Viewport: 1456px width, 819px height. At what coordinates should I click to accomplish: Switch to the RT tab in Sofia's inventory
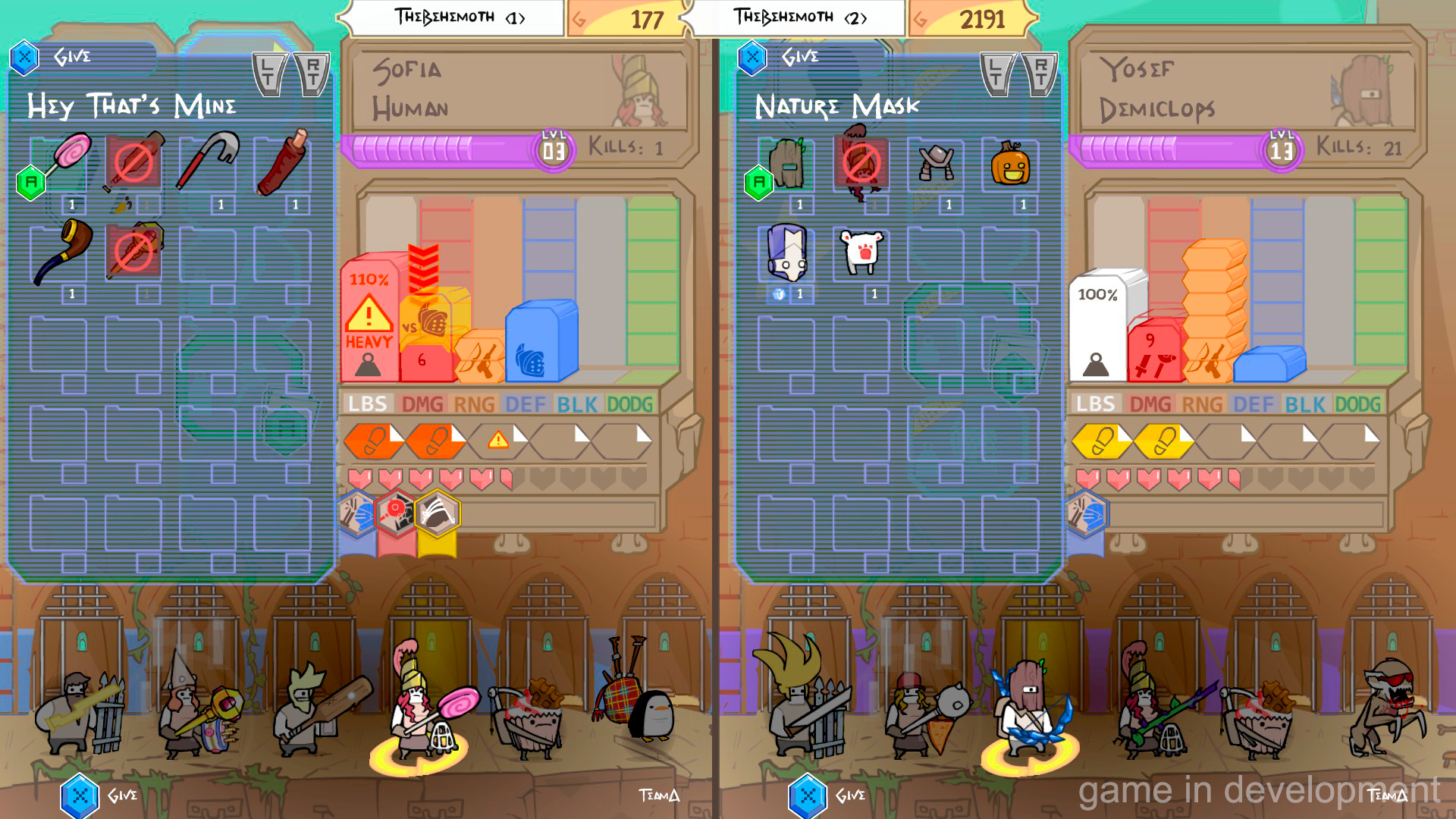point(312,67)
